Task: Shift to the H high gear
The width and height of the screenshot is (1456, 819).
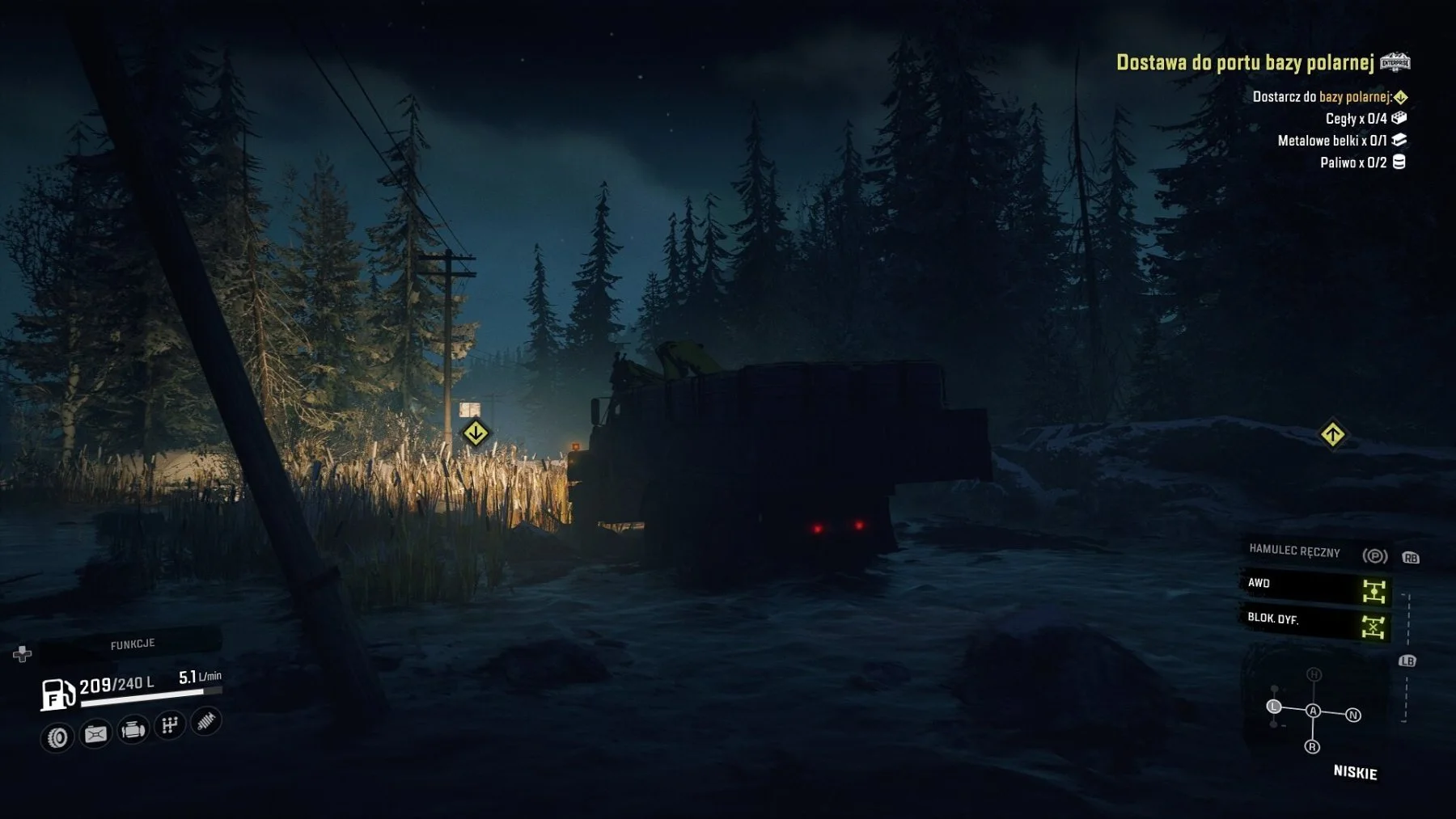Action: [1314, 674]
